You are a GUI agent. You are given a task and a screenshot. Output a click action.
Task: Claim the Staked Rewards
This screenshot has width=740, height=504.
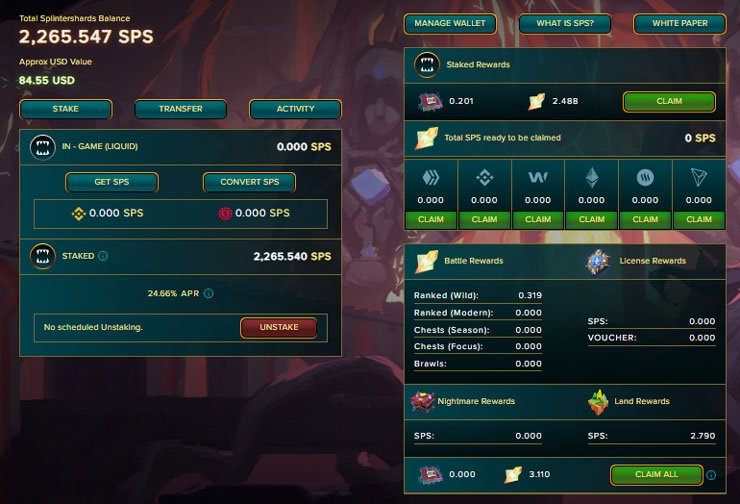(669, 101)
